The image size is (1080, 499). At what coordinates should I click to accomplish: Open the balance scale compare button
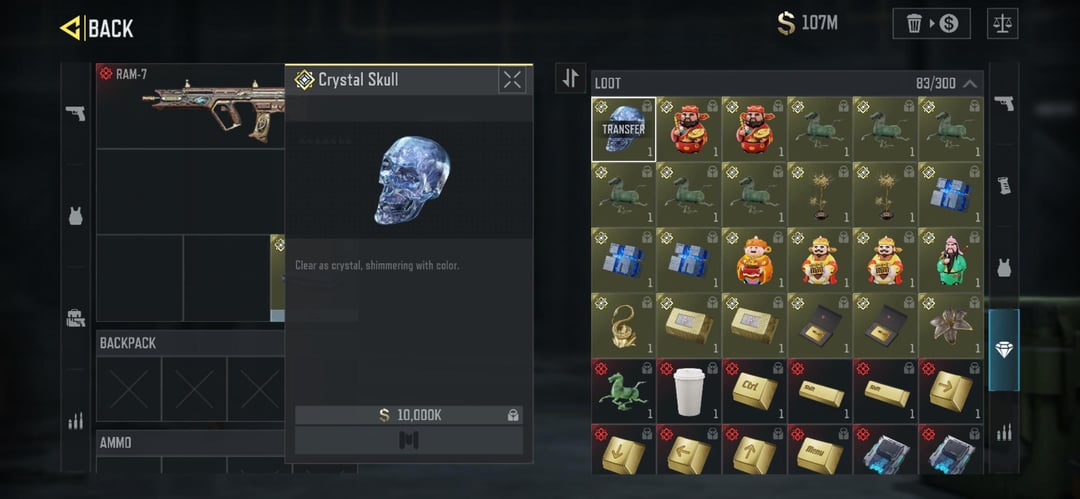[x=1002, y=24]
